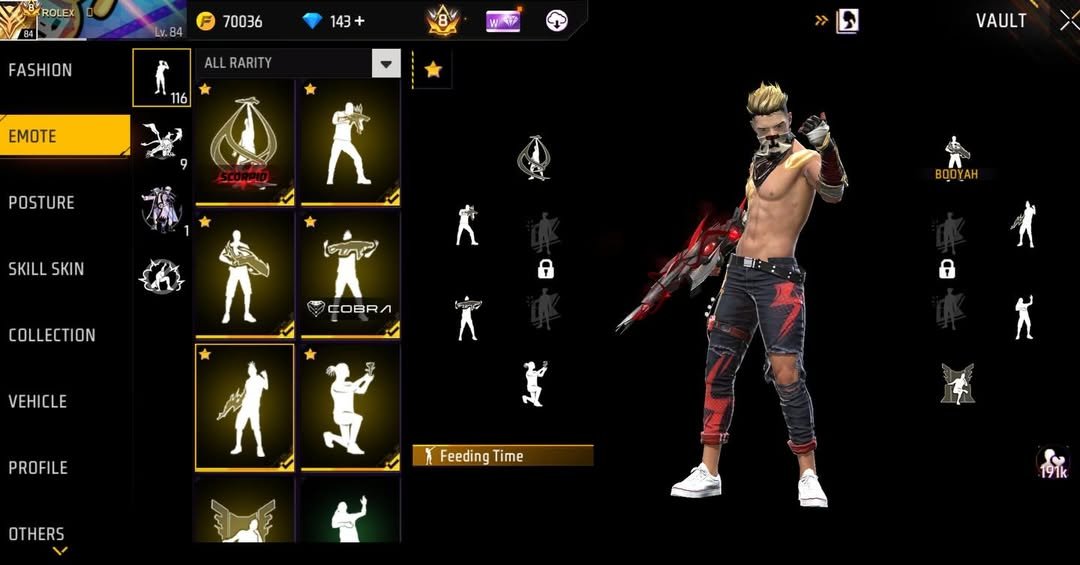Viewport: 1080px width, 565px height.
Task: Open the Fashion category
Action: tap(41, 70)
